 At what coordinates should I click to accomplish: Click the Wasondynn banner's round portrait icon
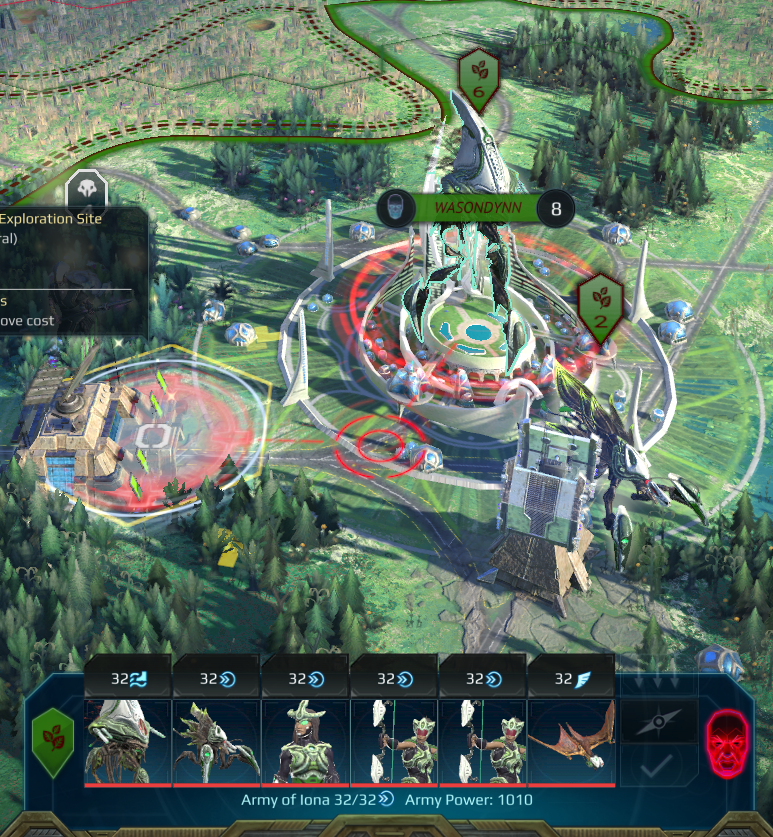[396, 208]
